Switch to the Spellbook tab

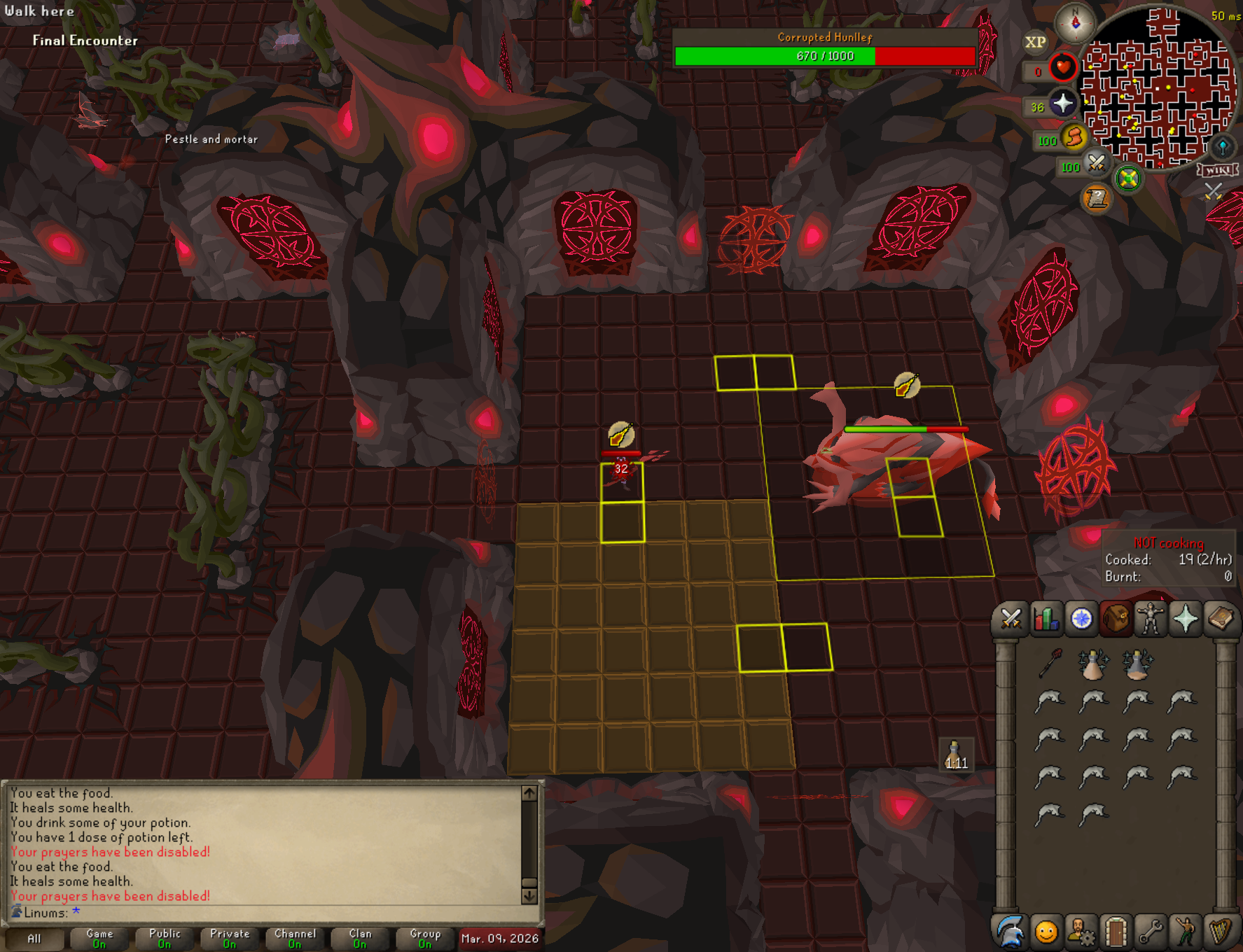tap(1220, 619)
